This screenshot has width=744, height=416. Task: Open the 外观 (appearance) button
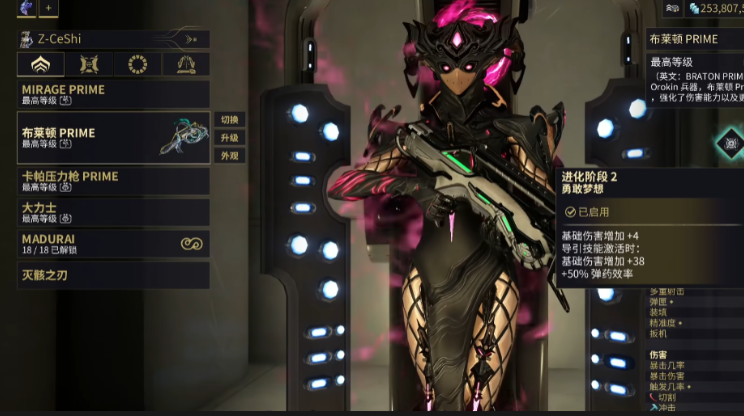229,156
